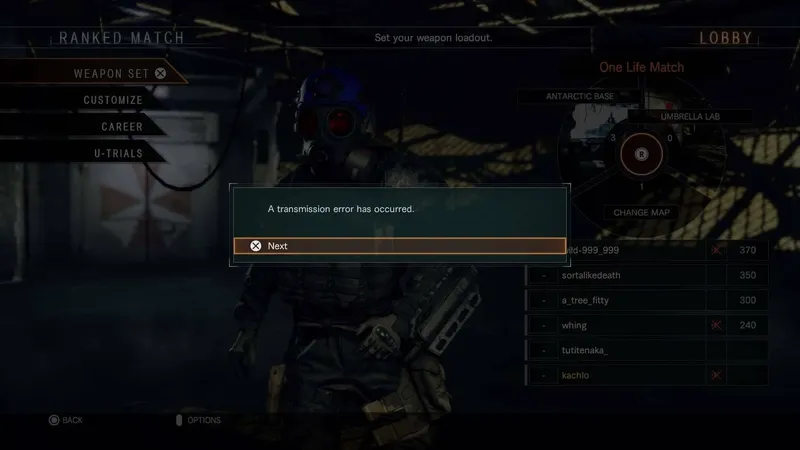The height and width of the screenshot is (450, 800).
Task: Select player row a_tree_fitty
Action: coord(647,300)
